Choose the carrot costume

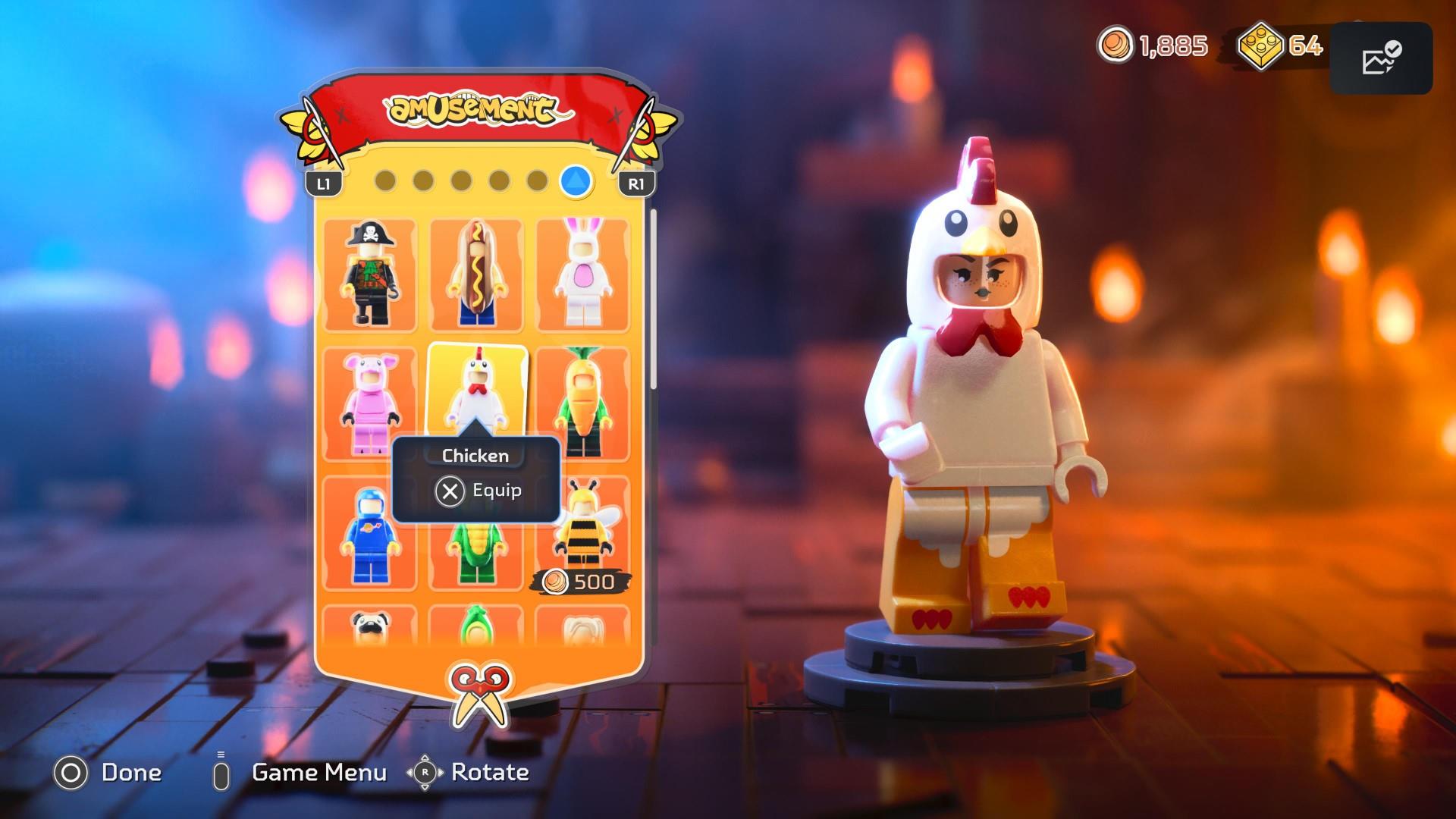[x=582, y=403]
